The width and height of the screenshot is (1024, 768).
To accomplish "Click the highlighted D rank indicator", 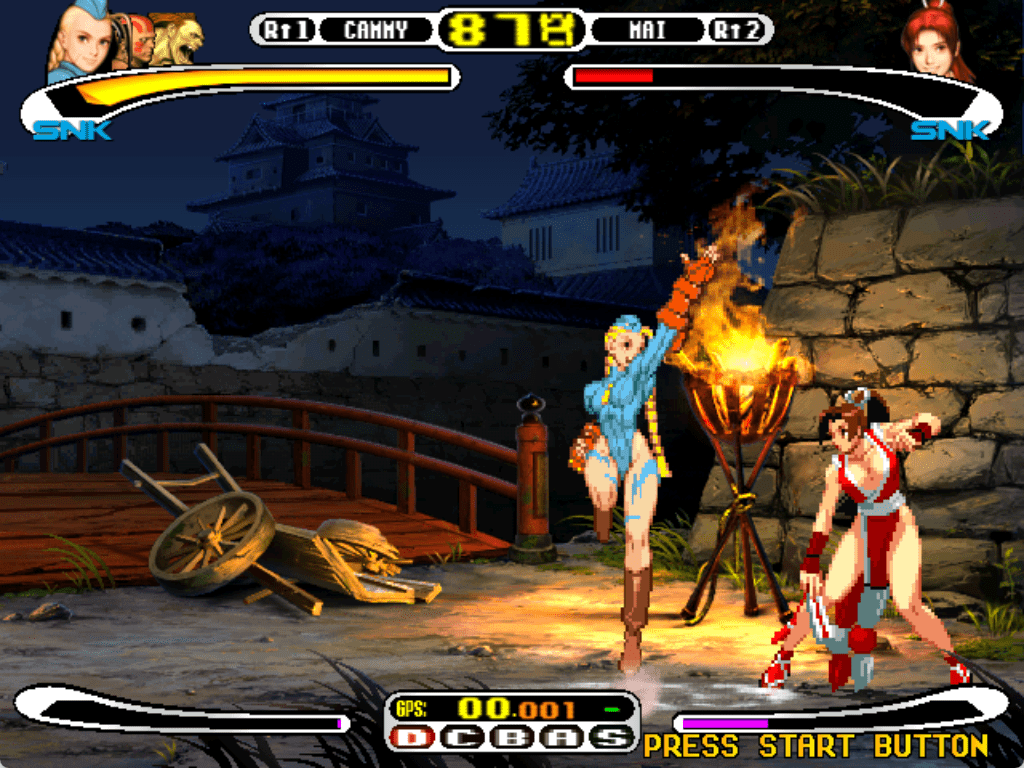I will click(411, 738).
